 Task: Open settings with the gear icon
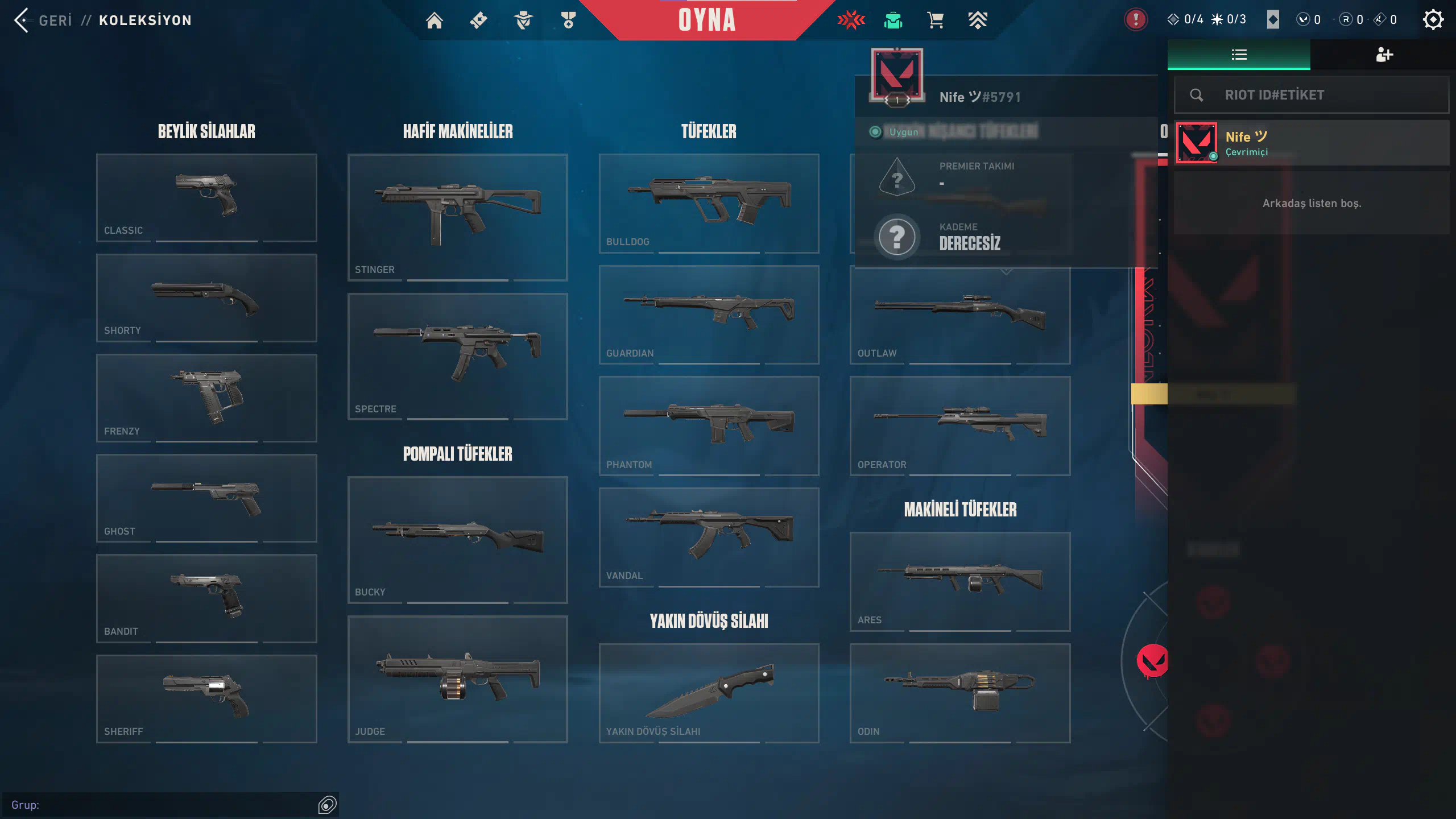1433,20
